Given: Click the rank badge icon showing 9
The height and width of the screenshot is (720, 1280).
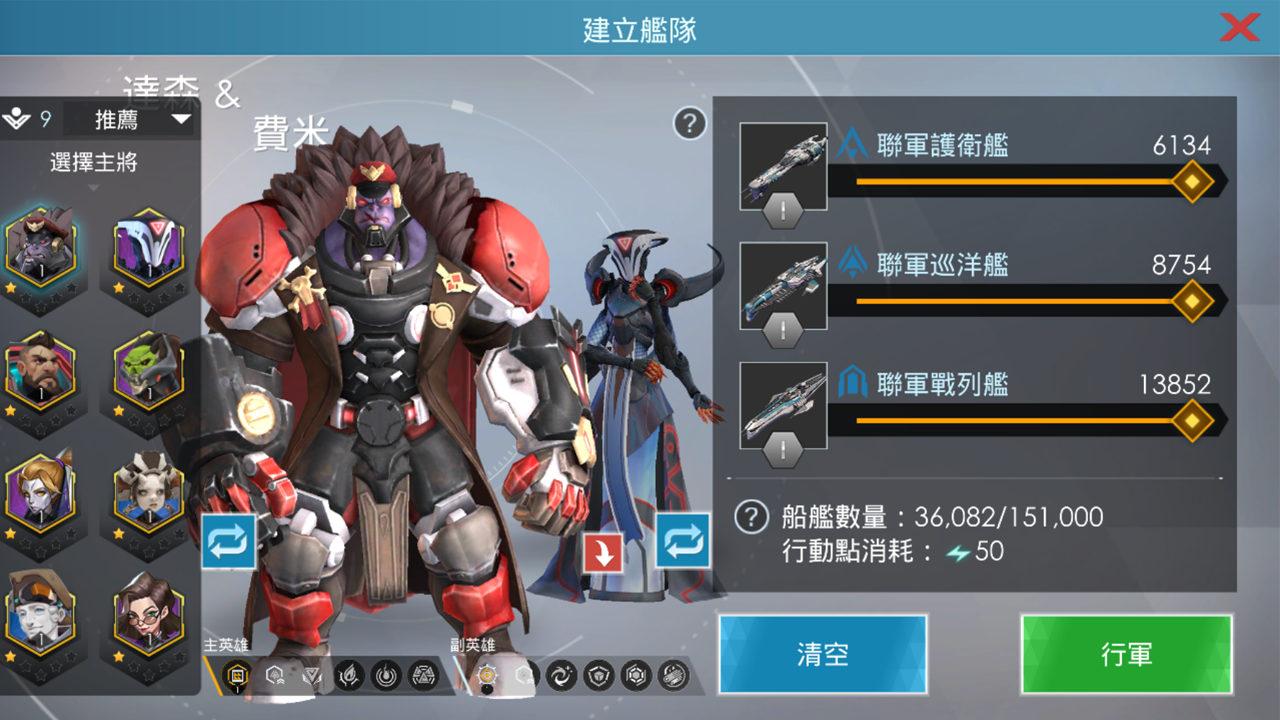Looking at the screenshot, I should coord(22,117).
